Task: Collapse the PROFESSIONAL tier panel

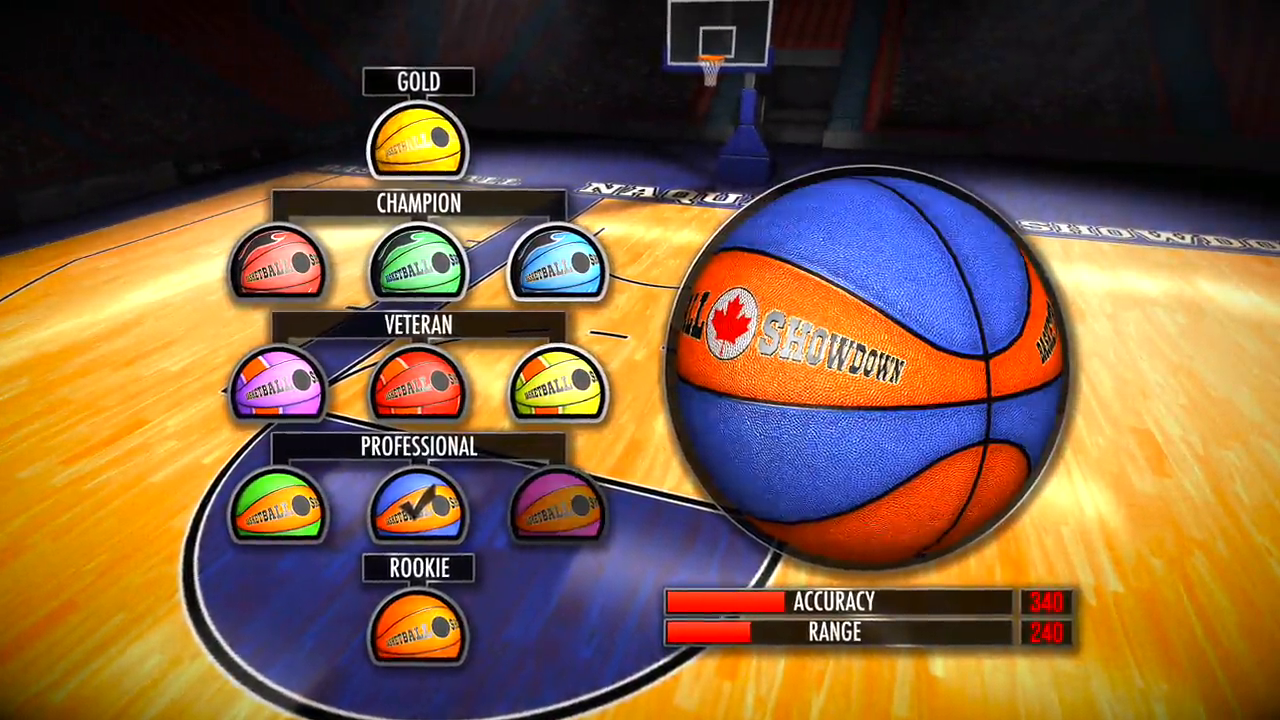Action: coord(420,447)
